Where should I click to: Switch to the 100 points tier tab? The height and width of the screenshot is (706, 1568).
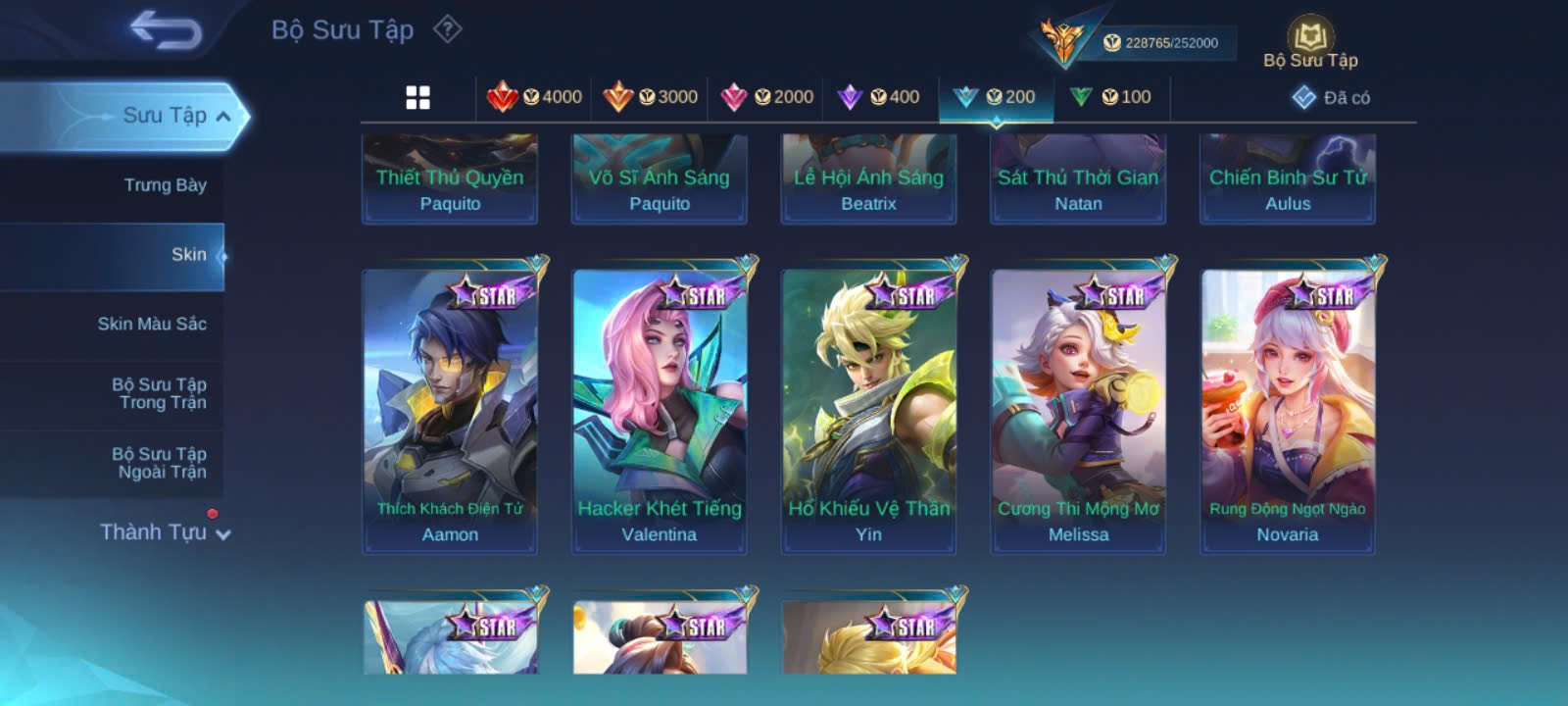tap(1111, 97)
